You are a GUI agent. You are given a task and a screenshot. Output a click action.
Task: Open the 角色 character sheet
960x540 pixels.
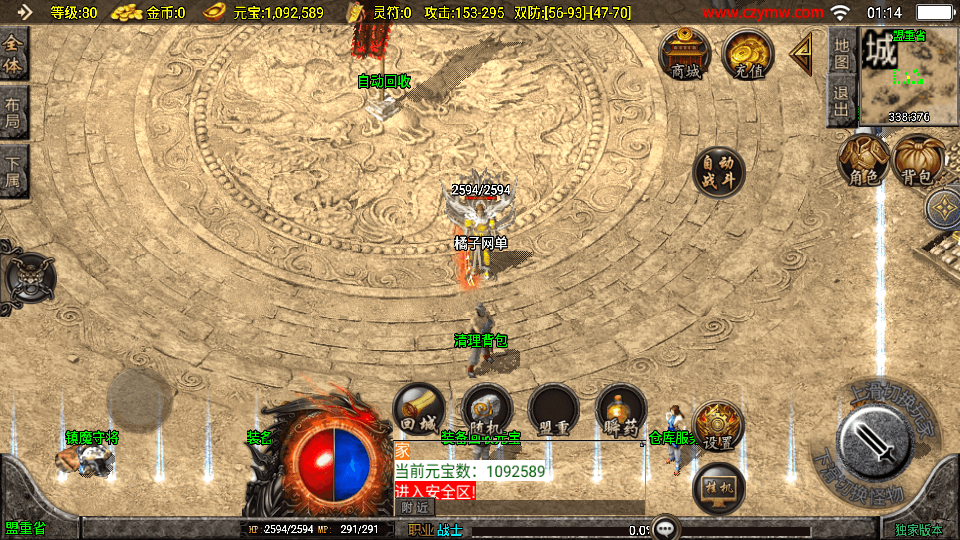(x=863, y=160)
